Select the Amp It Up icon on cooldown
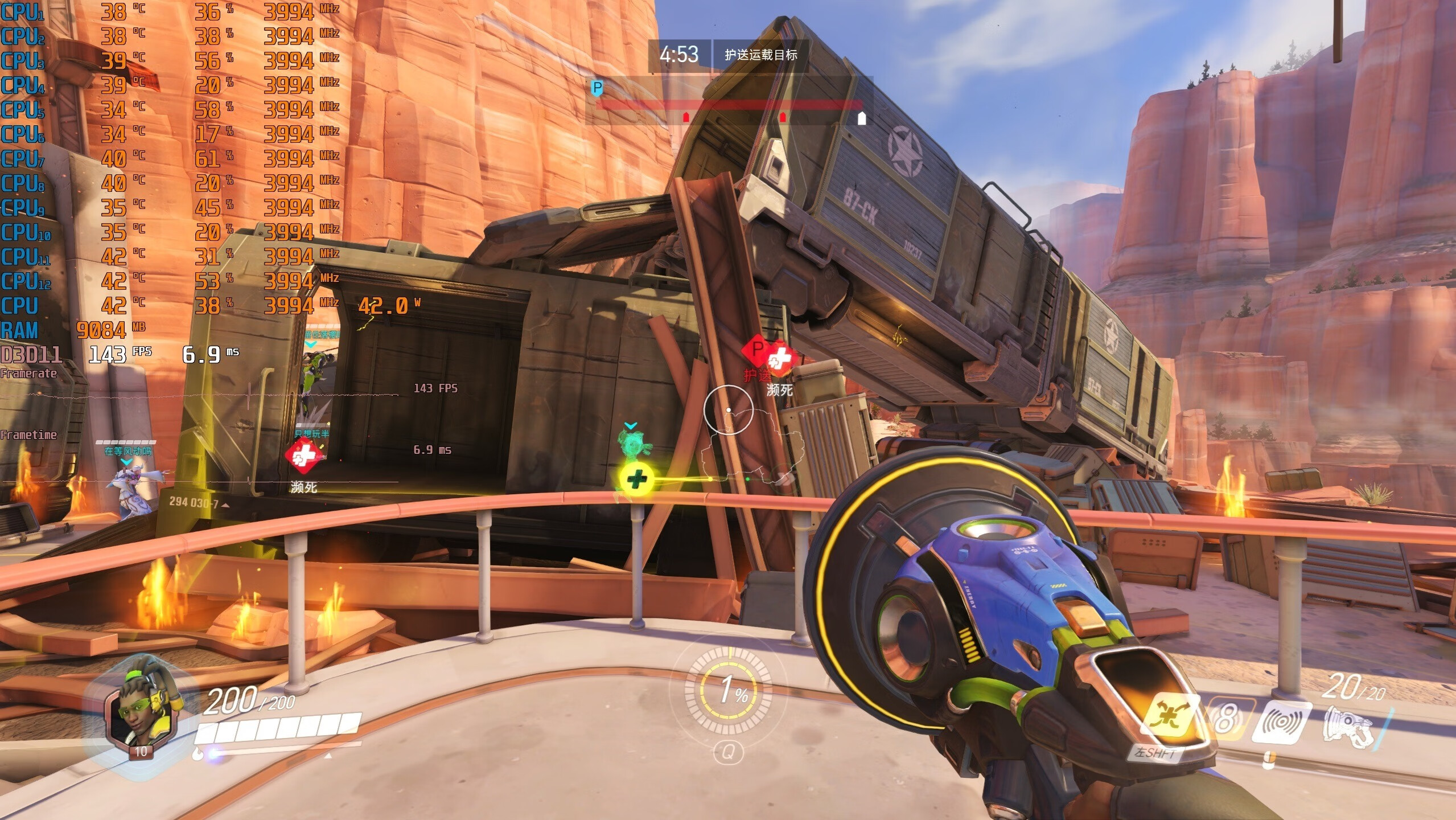The image size is (1456, 820). (1225, 720)
